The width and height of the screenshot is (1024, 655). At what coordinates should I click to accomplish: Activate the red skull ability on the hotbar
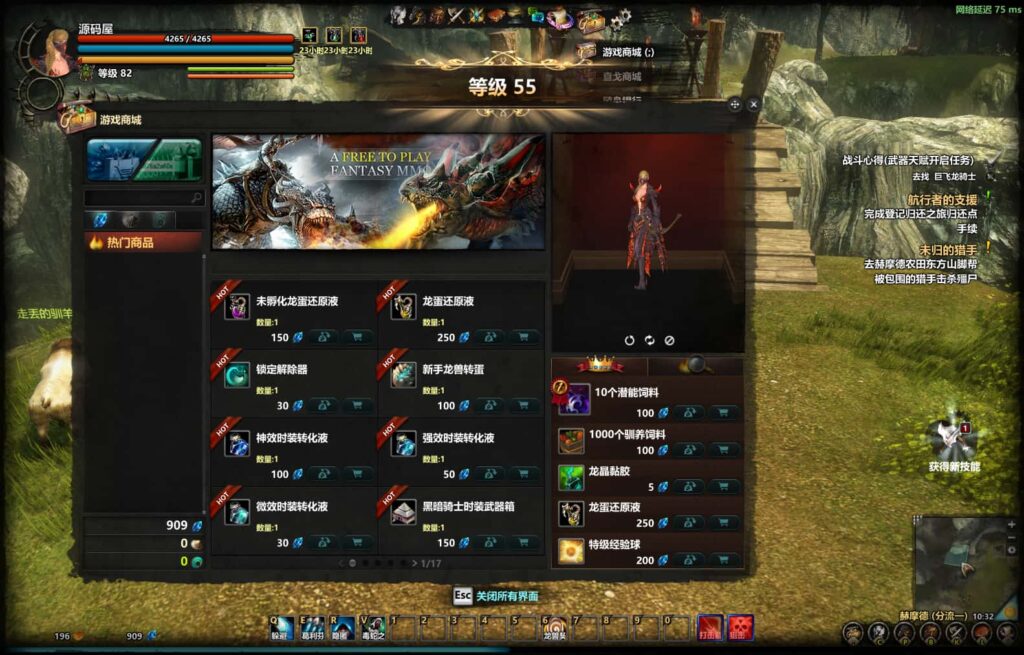(x=739, y=627)
